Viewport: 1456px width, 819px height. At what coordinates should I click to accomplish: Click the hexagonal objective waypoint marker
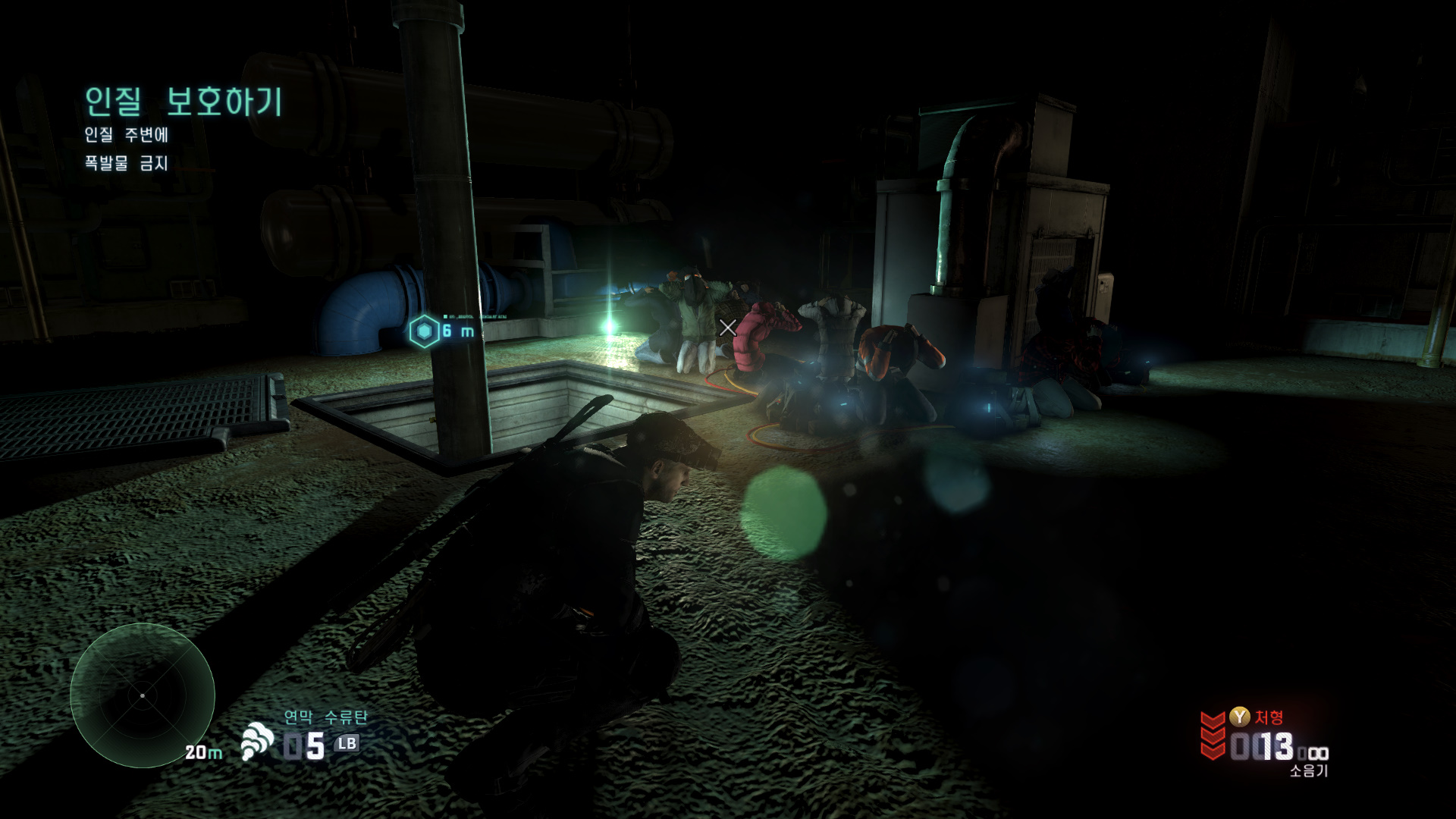pyautogui.click(x=424, y=331)
